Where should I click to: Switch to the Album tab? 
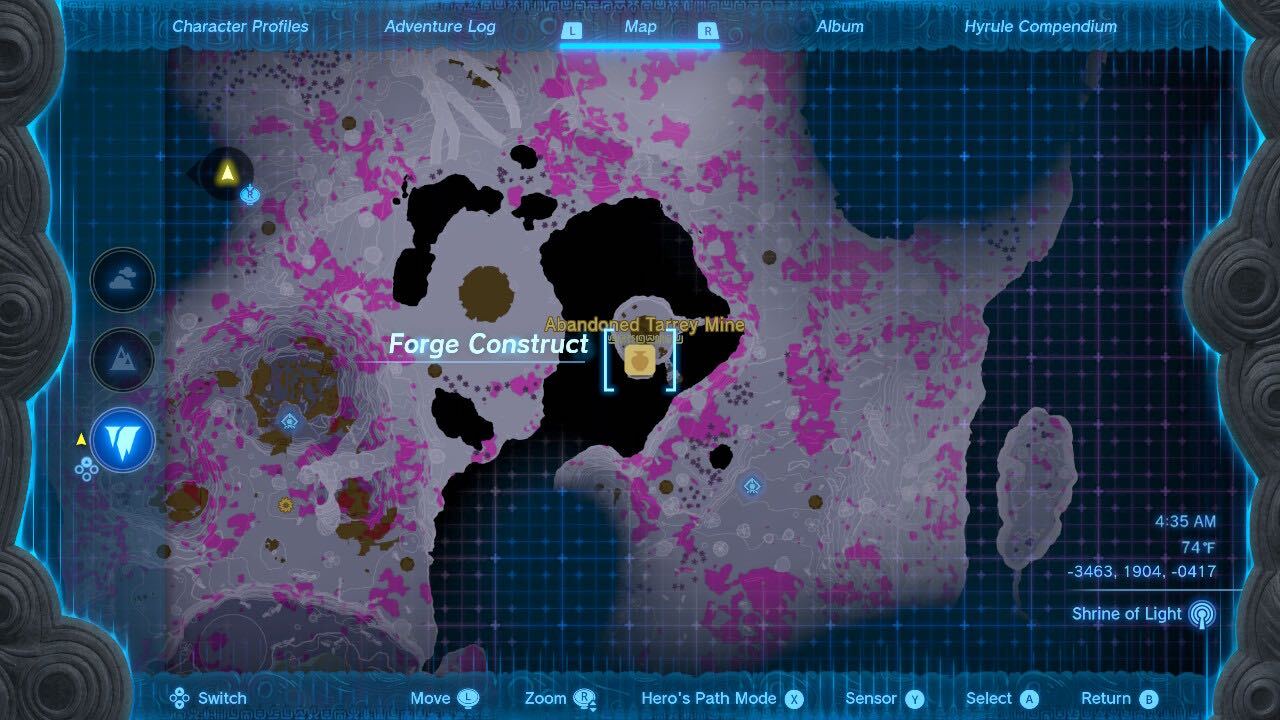[839, 27]
